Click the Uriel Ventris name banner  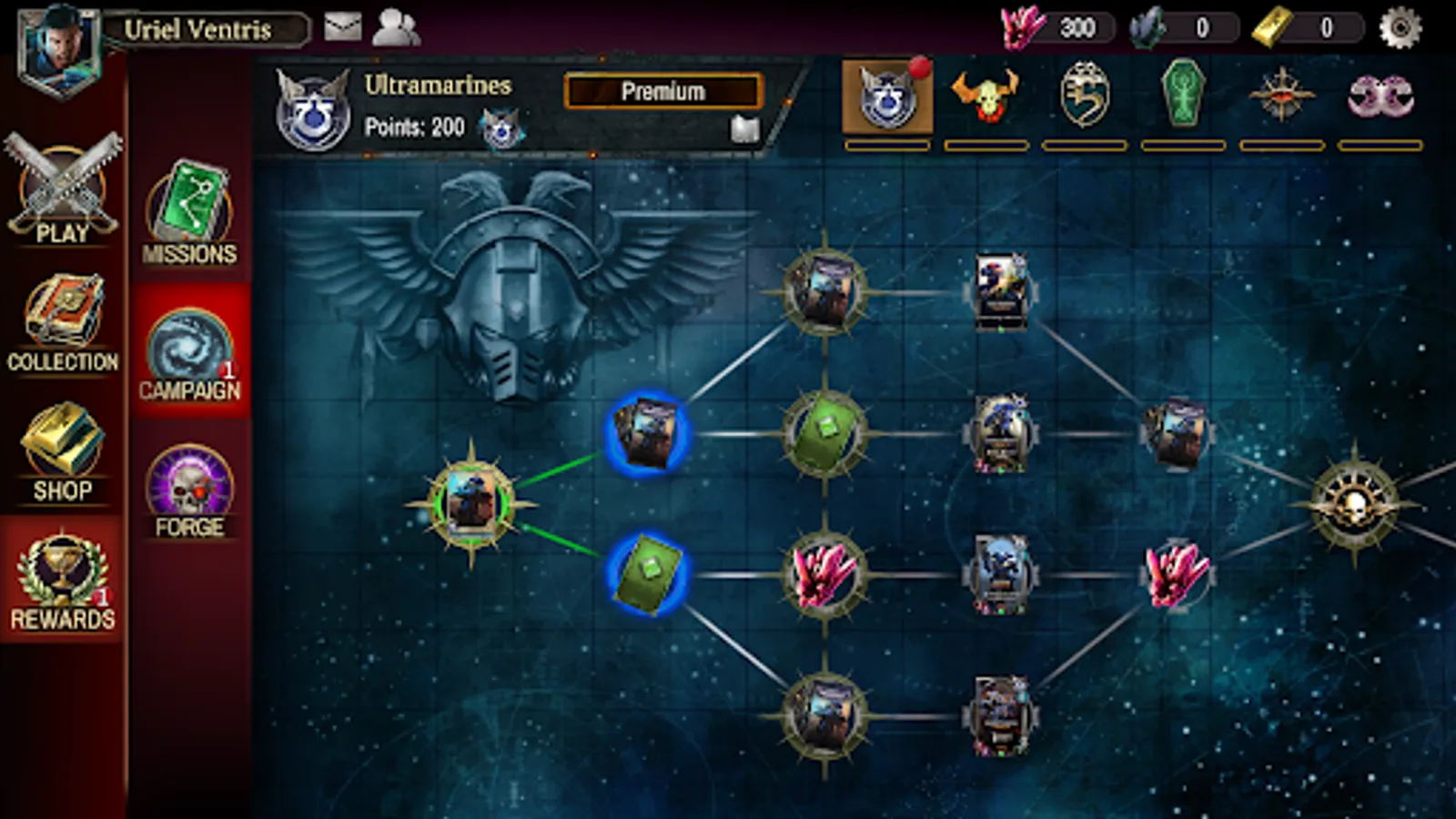(x=205, y=27)
